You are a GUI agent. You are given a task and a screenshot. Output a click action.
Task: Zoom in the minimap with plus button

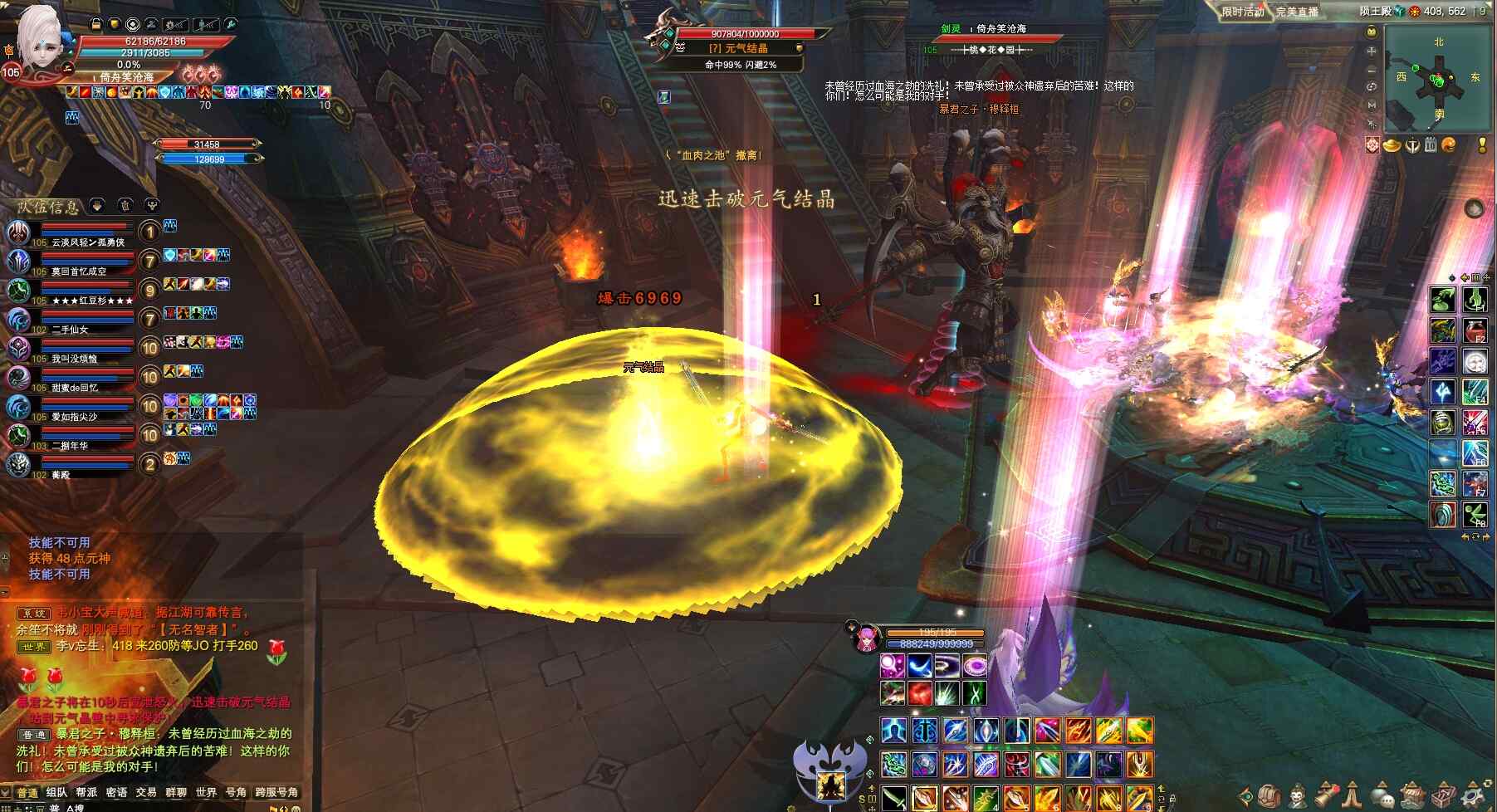tap(1372, 51)
